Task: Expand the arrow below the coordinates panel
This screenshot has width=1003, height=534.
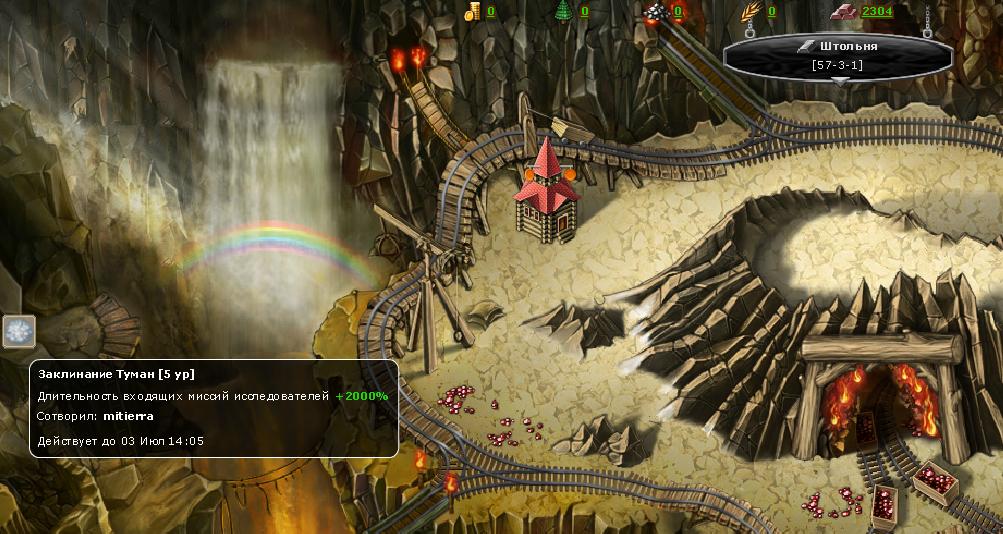Action: click(x=840, y=82)
